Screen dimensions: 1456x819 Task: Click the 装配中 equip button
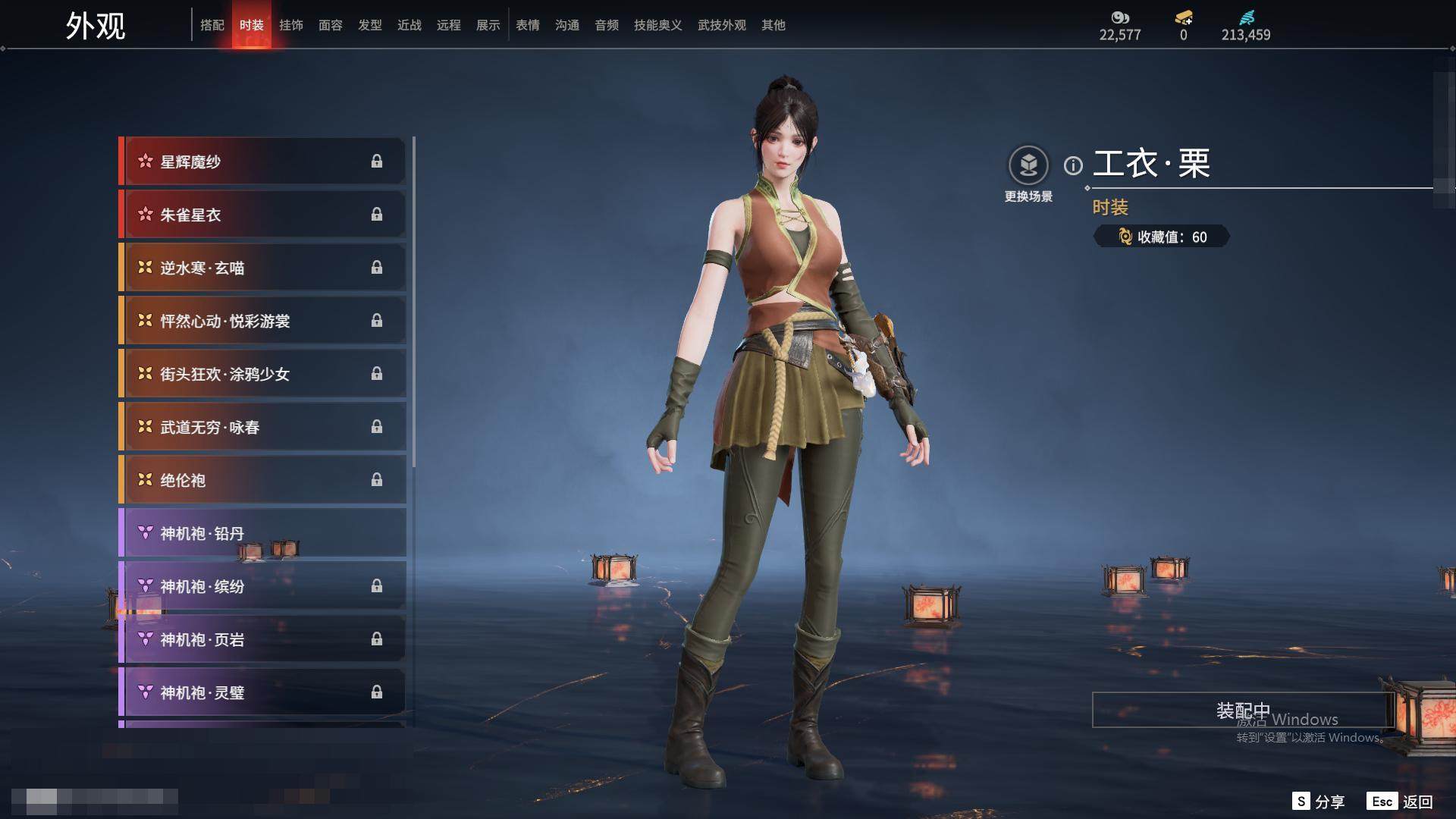pyautogui.click(x=1242, y=710)
